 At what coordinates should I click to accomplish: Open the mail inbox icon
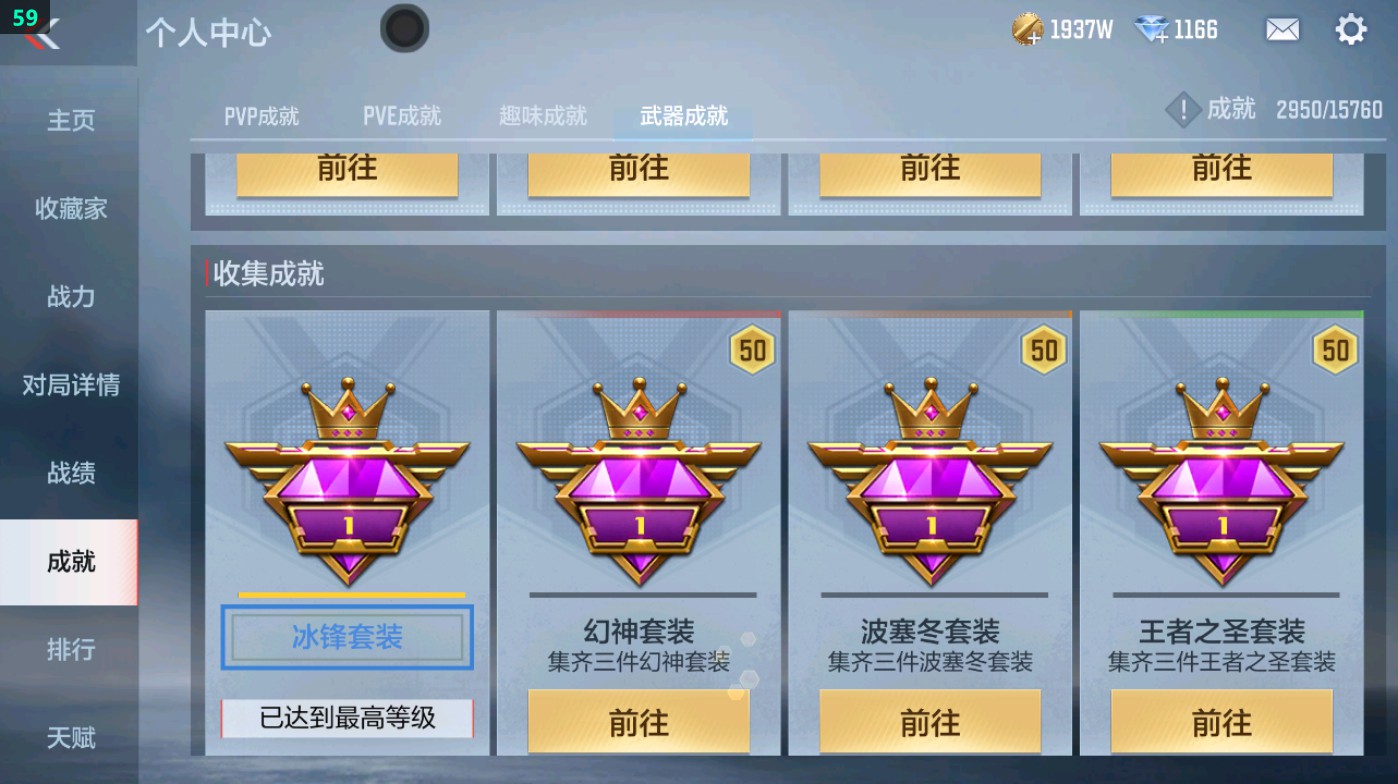tap(1283, 29)
